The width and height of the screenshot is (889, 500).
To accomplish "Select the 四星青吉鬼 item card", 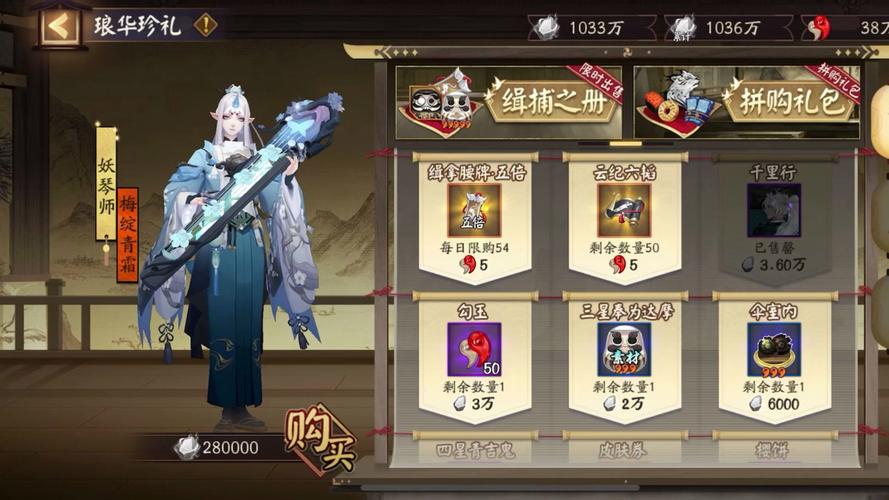I will tap(474, 451).
